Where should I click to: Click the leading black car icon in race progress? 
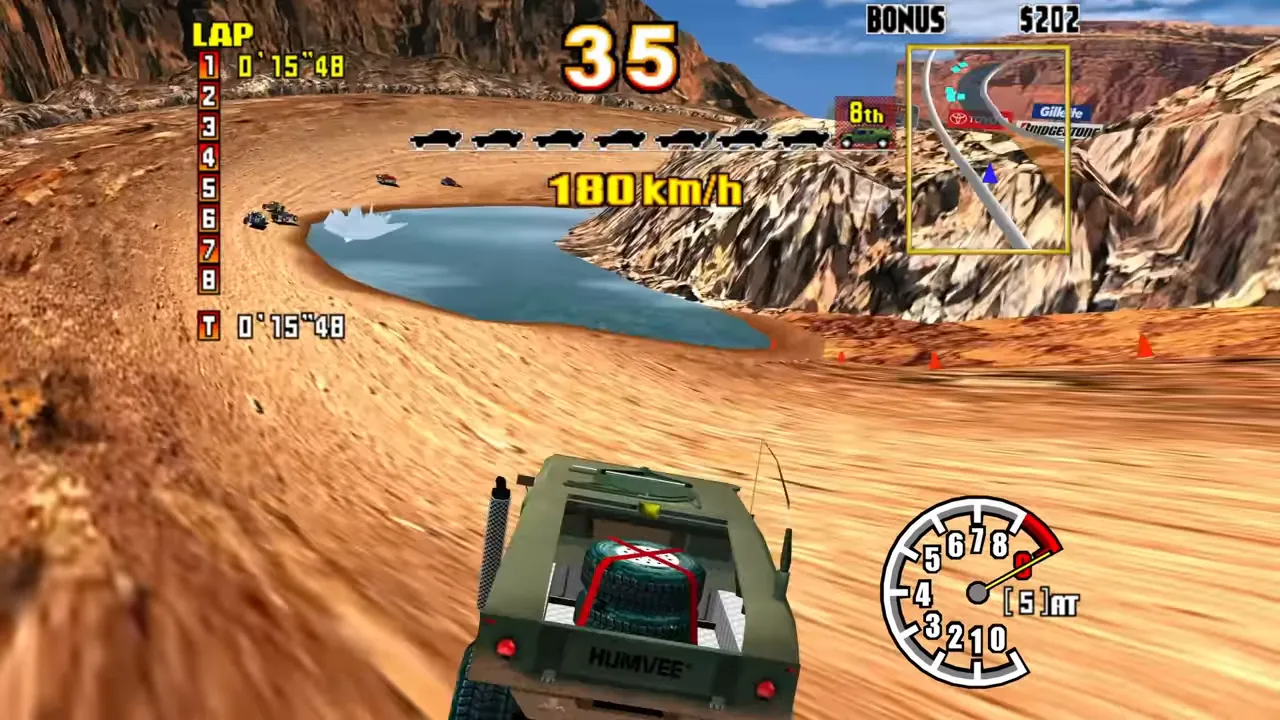pos(432,141)
